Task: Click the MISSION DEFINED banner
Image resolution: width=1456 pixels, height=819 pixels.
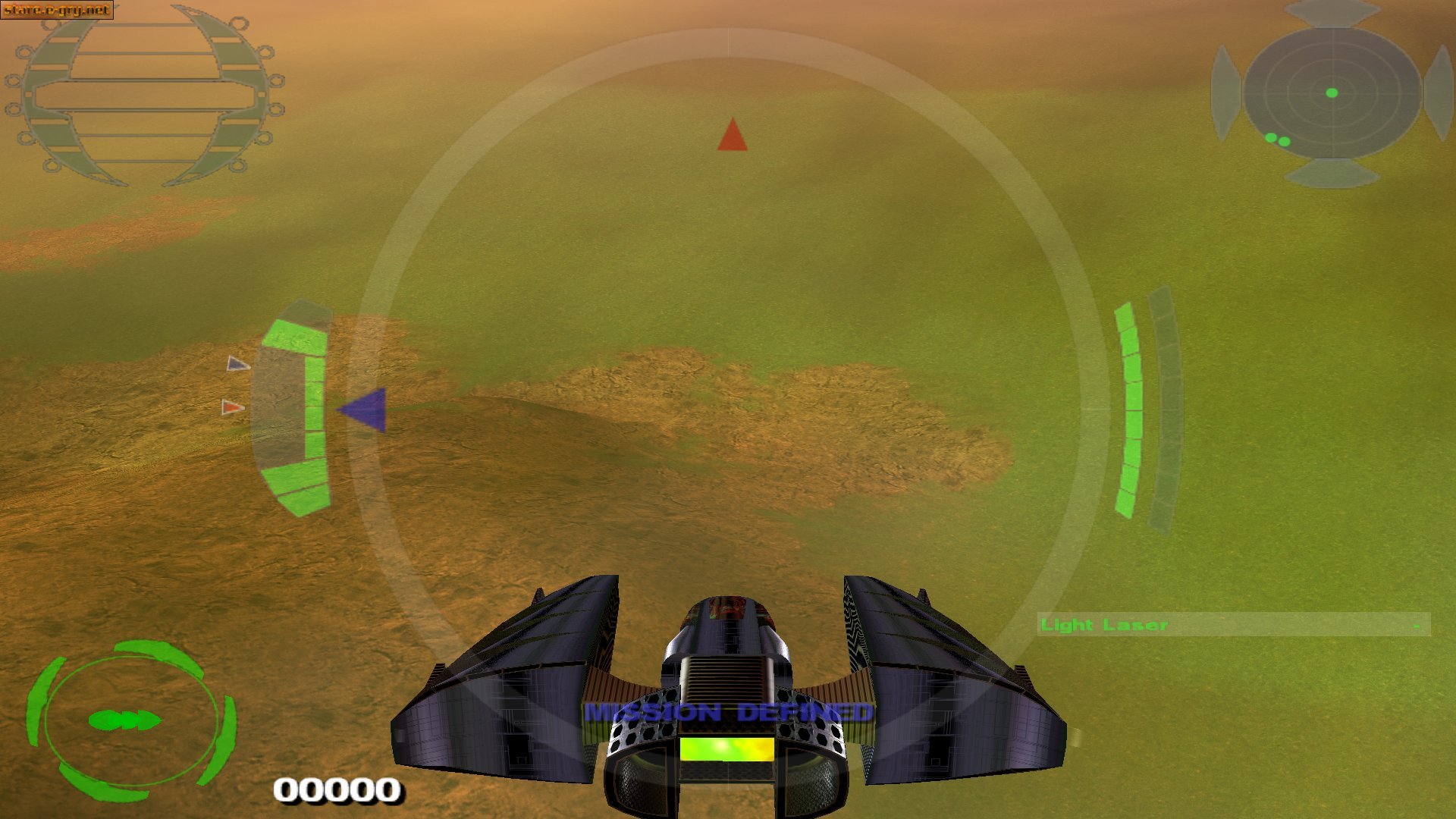Action: point(726,713)
